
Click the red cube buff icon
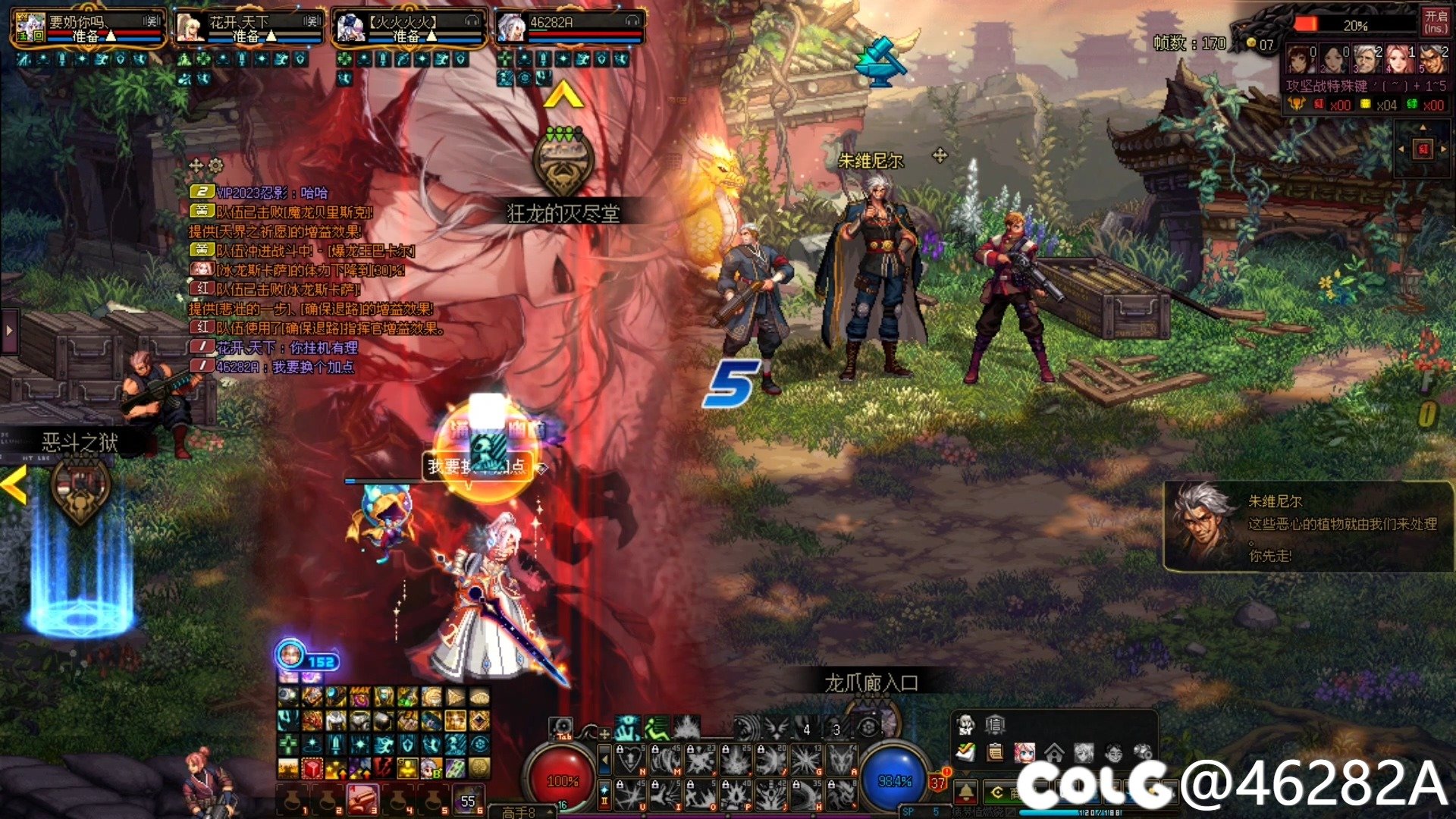pos(312,768)
